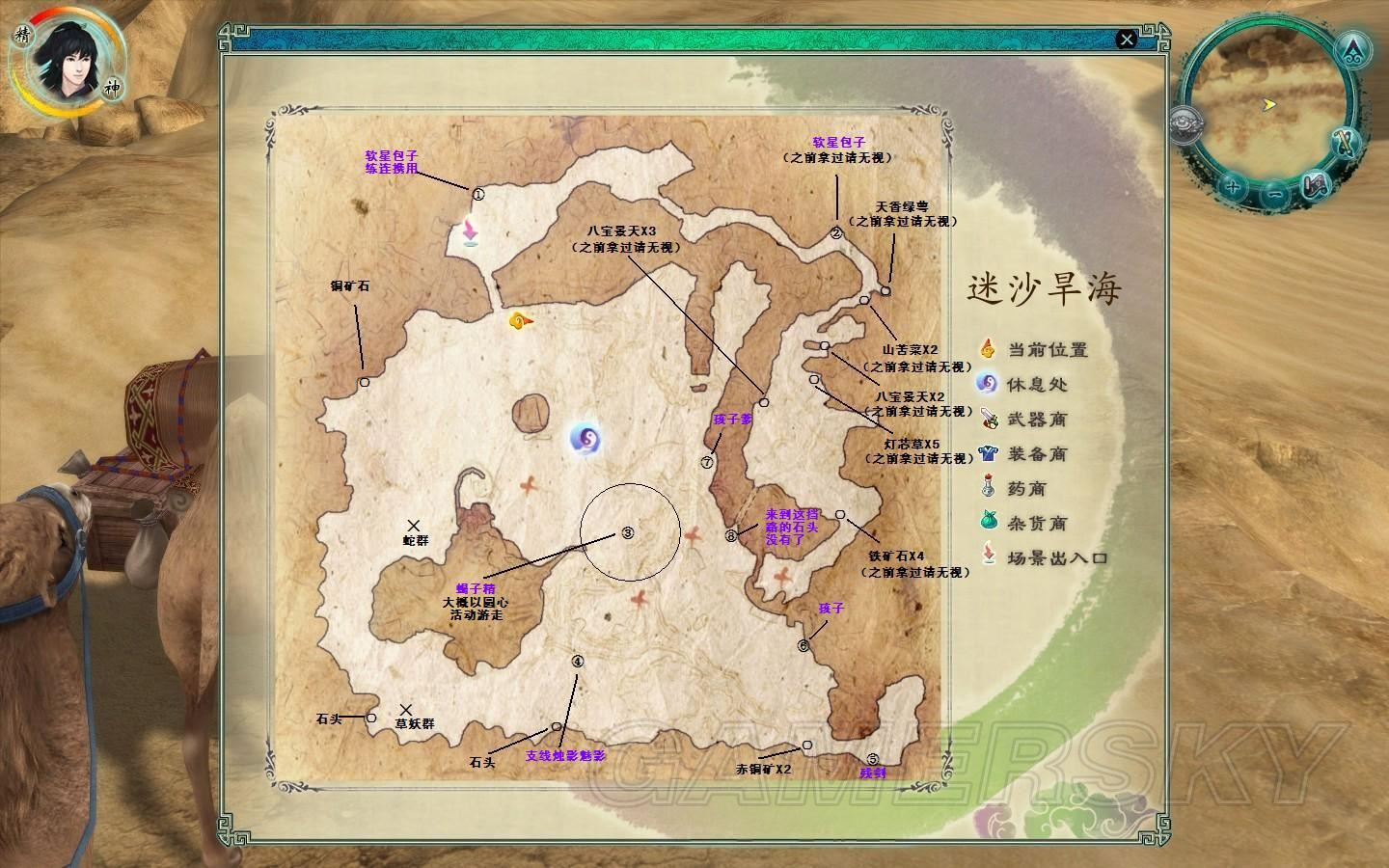Select the 药商 legend entry
The width and height of the screenshot is (1389, 868).
(x=1026, y=488)
